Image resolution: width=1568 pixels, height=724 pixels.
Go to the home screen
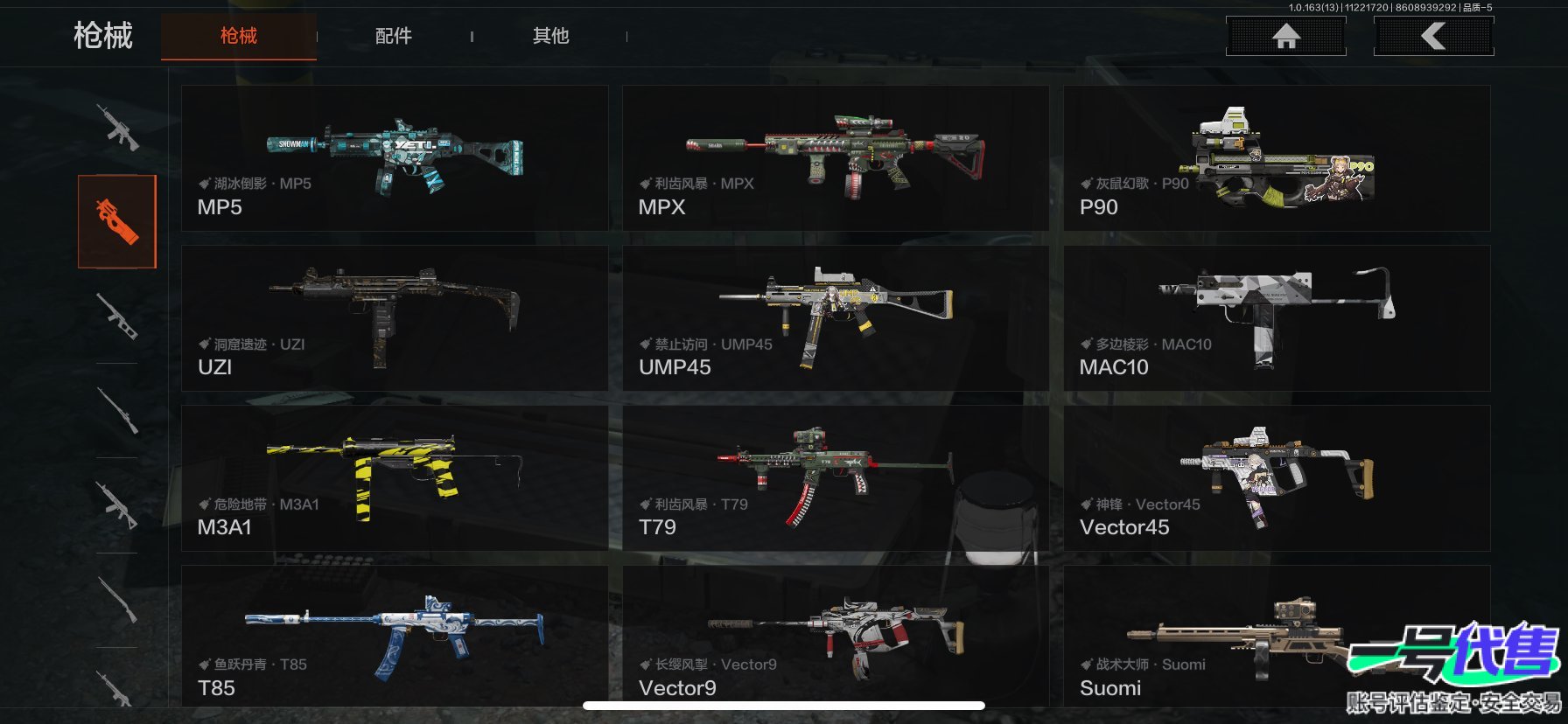click(1285, 36)
